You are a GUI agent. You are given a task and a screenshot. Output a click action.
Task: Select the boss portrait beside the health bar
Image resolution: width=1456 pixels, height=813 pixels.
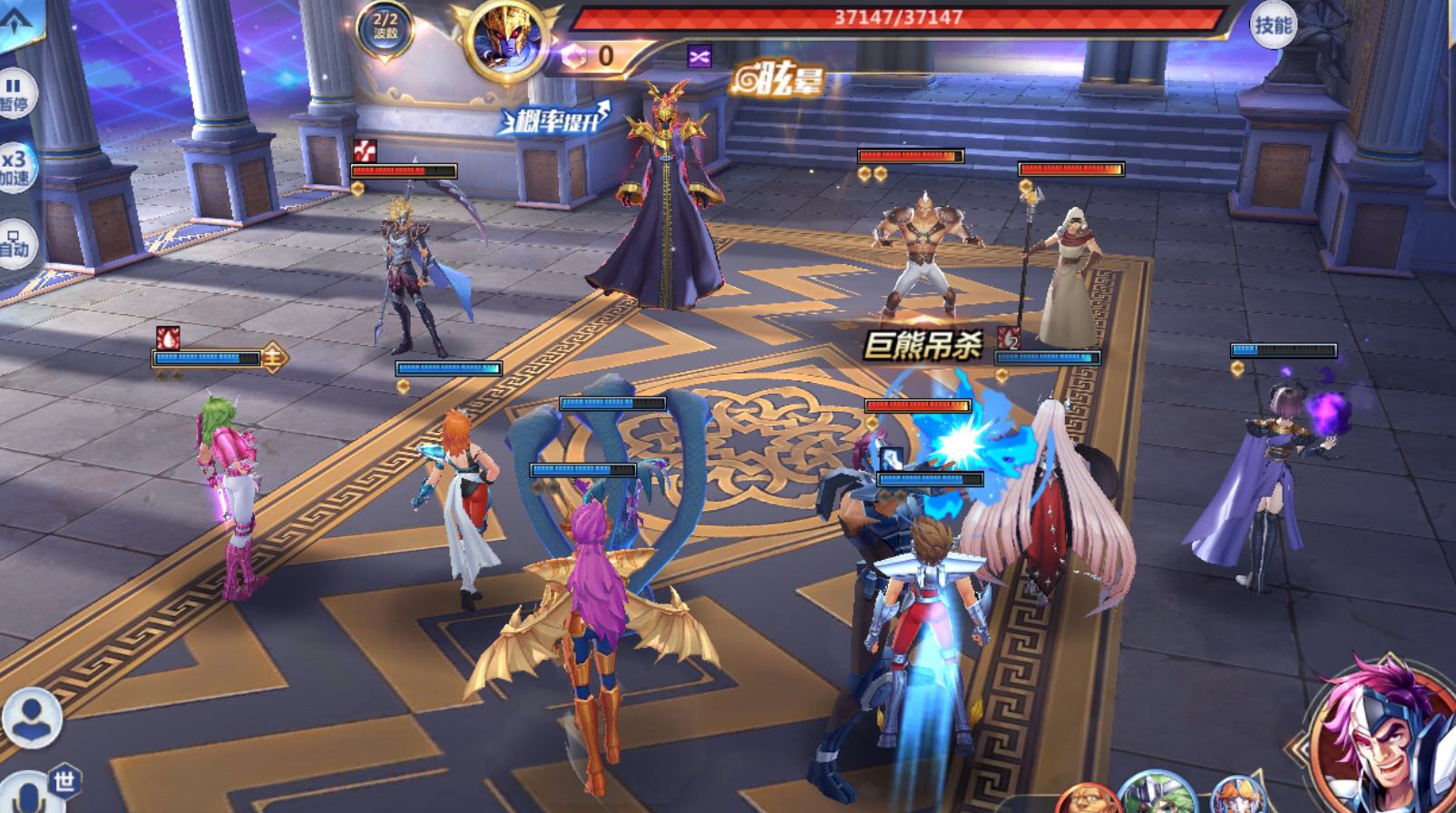pyautogui.click(x=505, y=41)
